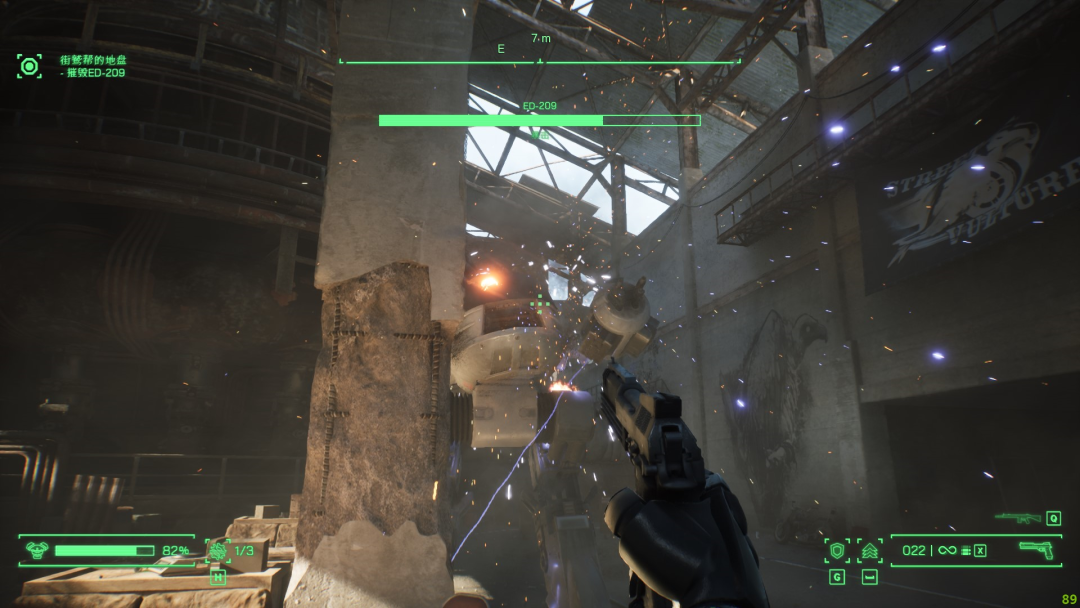
Task: Click the objective tracker target icon
Action: coord(29,67)
